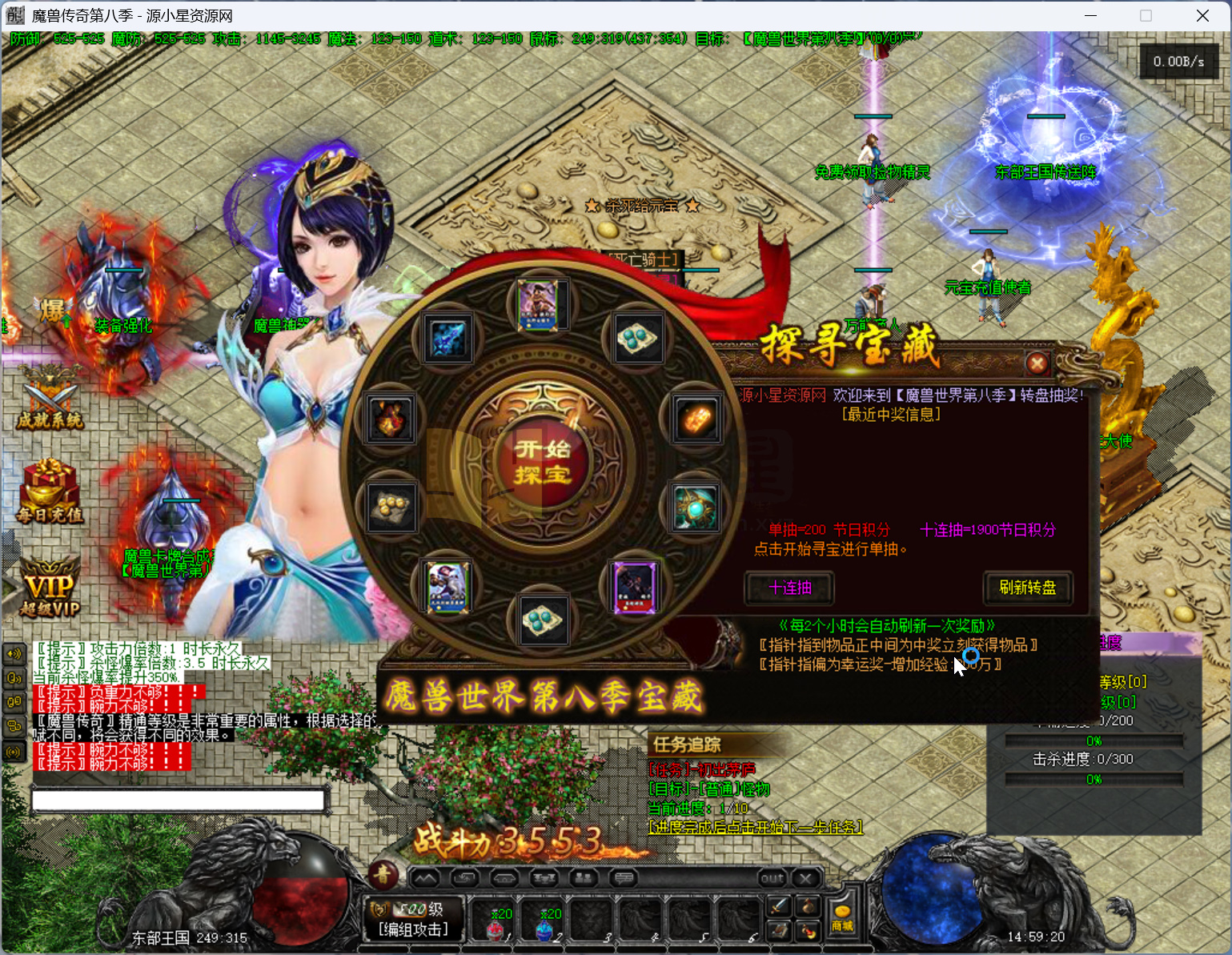Screen dimensions: 1232x955
Task: Select the team group icon in the bottom toolbar
Action: click(x=583, y=877)
